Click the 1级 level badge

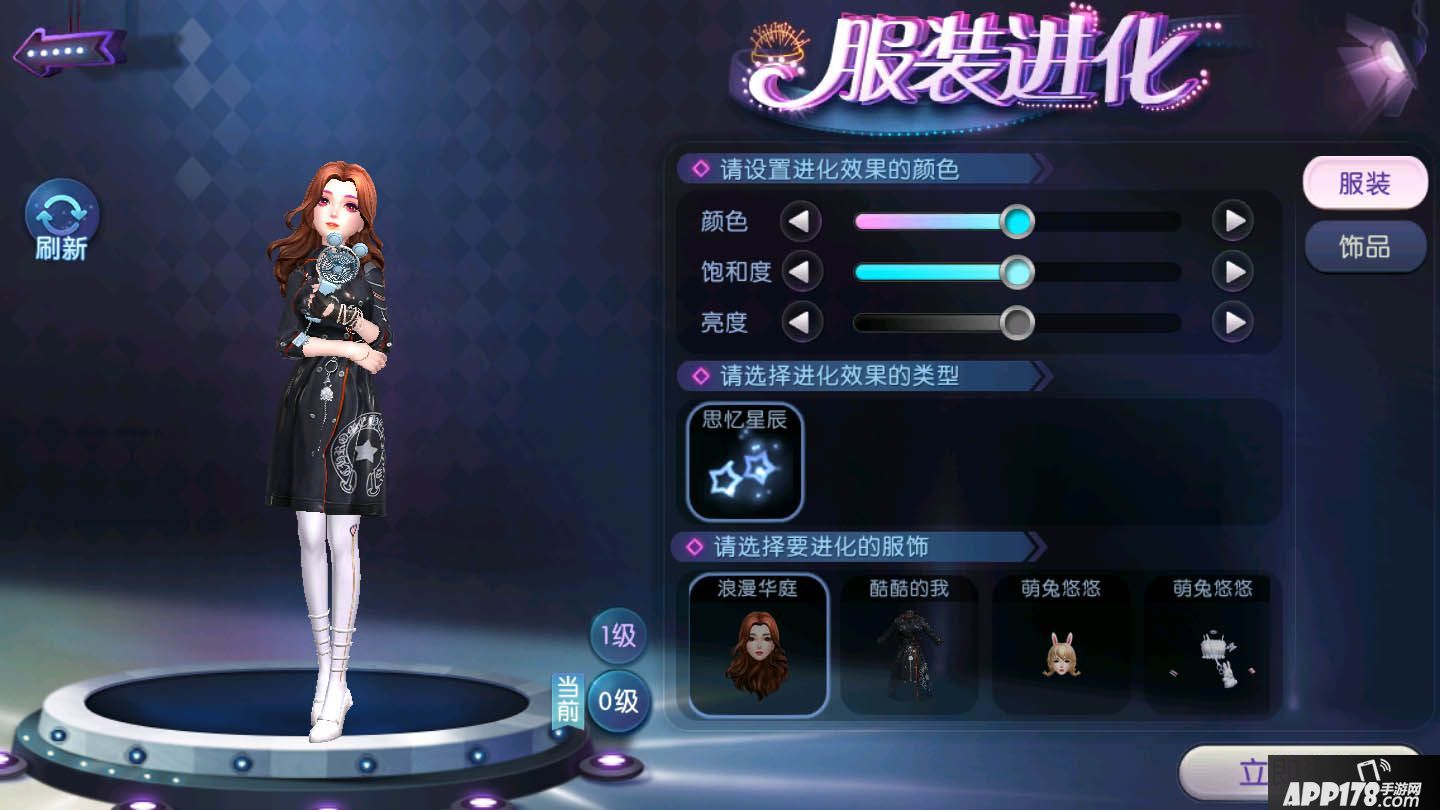click(x=617, y=636)
